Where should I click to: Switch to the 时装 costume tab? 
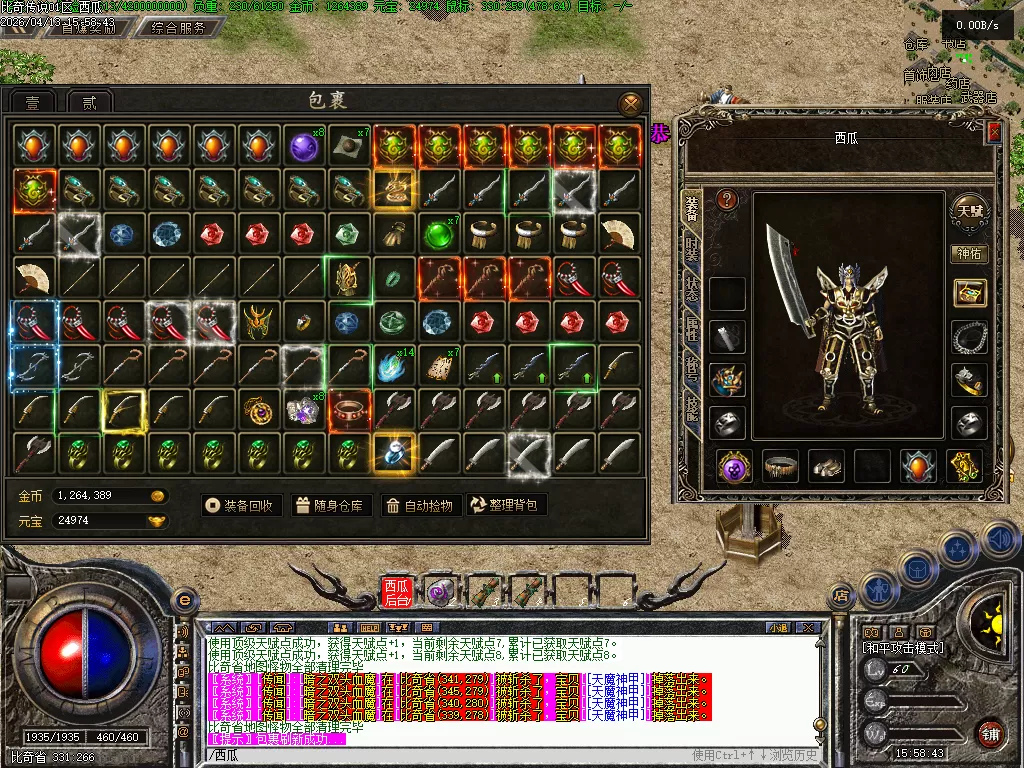click(x=691, y=250)
